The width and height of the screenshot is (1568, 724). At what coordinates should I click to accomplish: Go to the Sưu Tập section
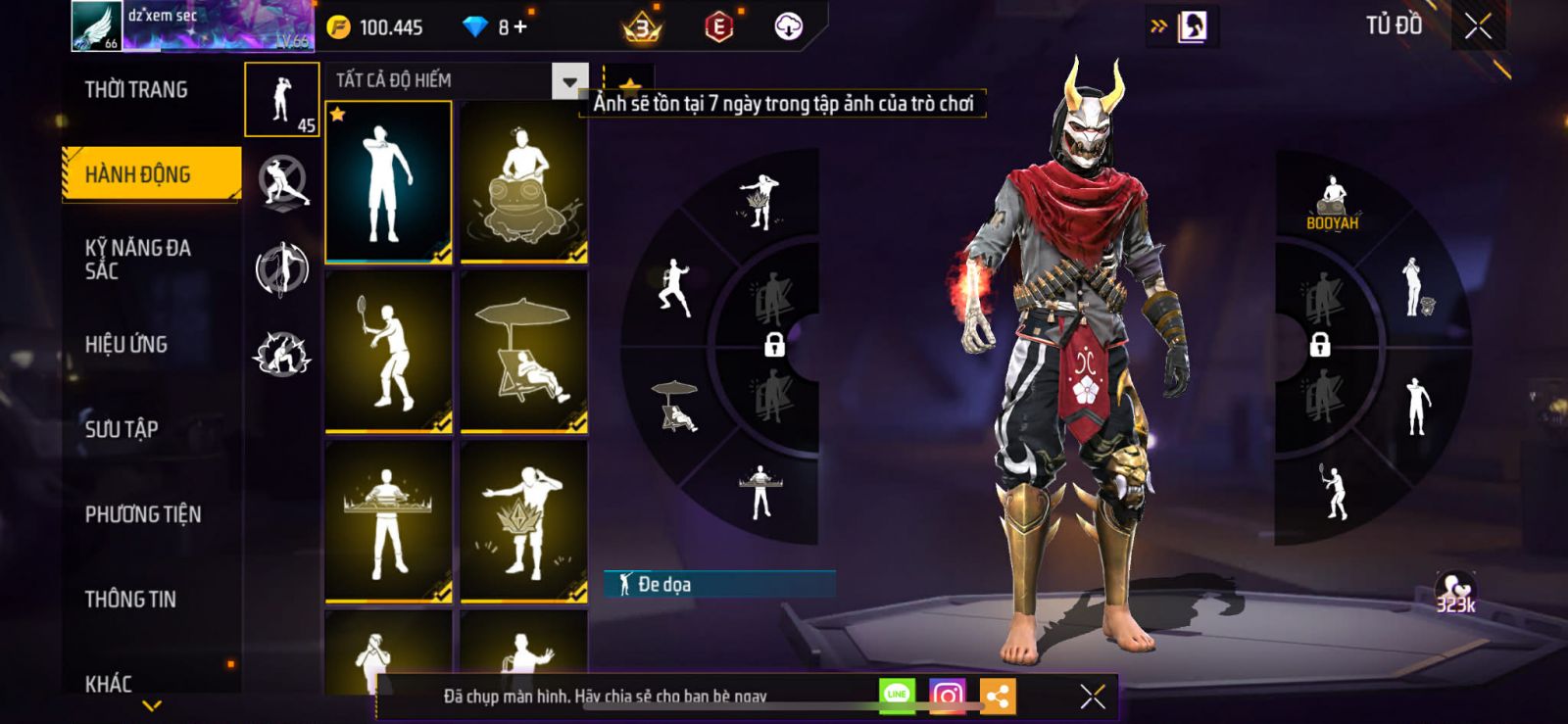(122, 429)
